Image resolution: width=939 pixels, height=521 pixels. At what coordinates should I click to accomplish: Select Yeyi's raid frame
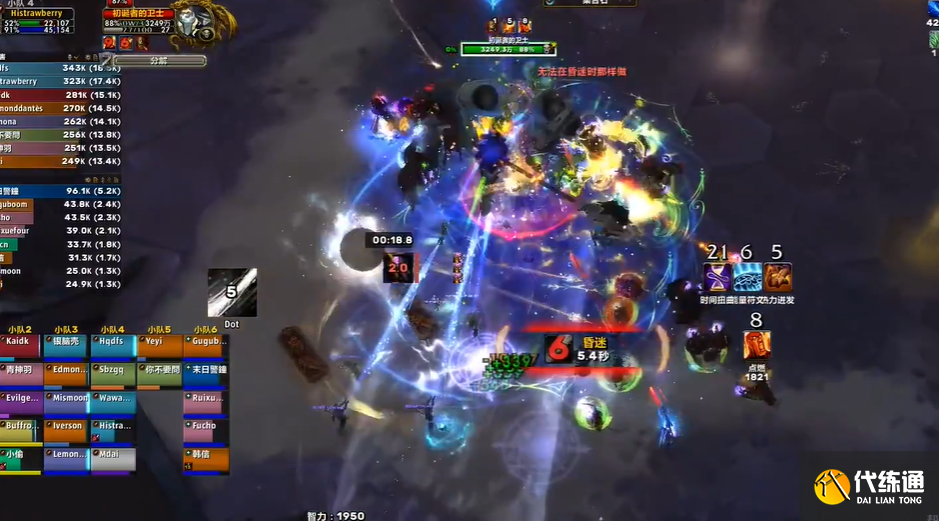click(158, 345)
